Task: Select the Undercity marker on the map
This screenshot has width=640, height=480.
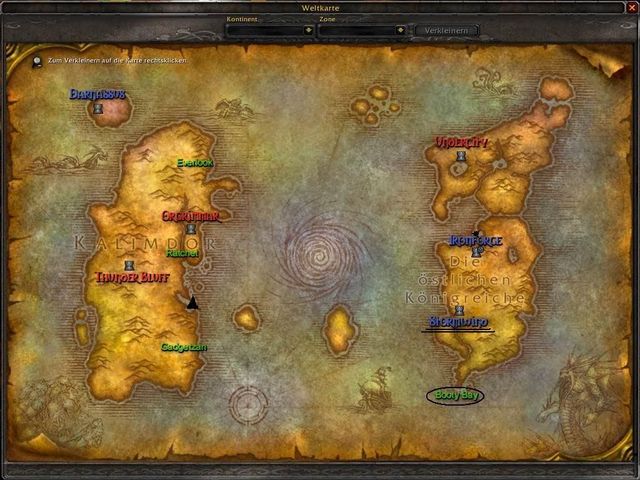Action: click(461, 156)
